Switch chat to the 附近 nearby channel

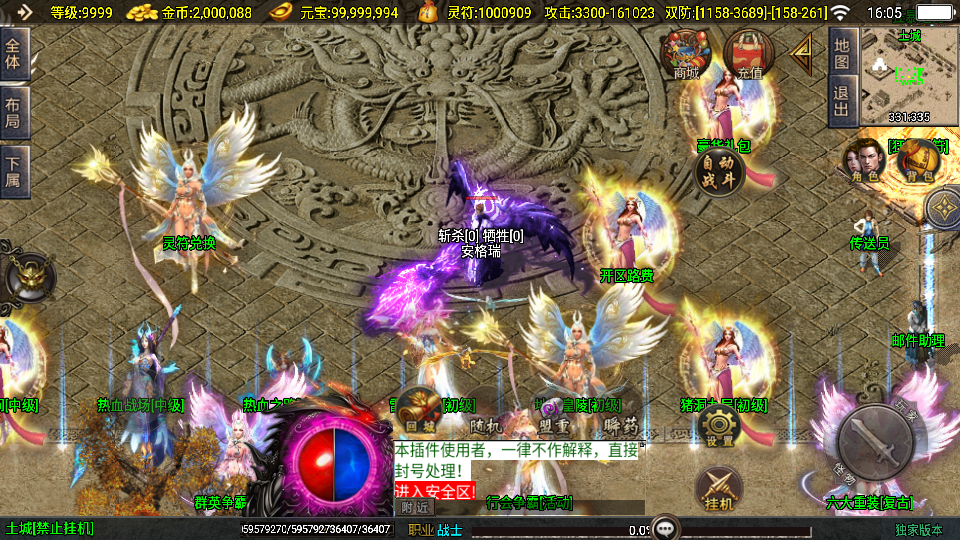coord(413,507)
